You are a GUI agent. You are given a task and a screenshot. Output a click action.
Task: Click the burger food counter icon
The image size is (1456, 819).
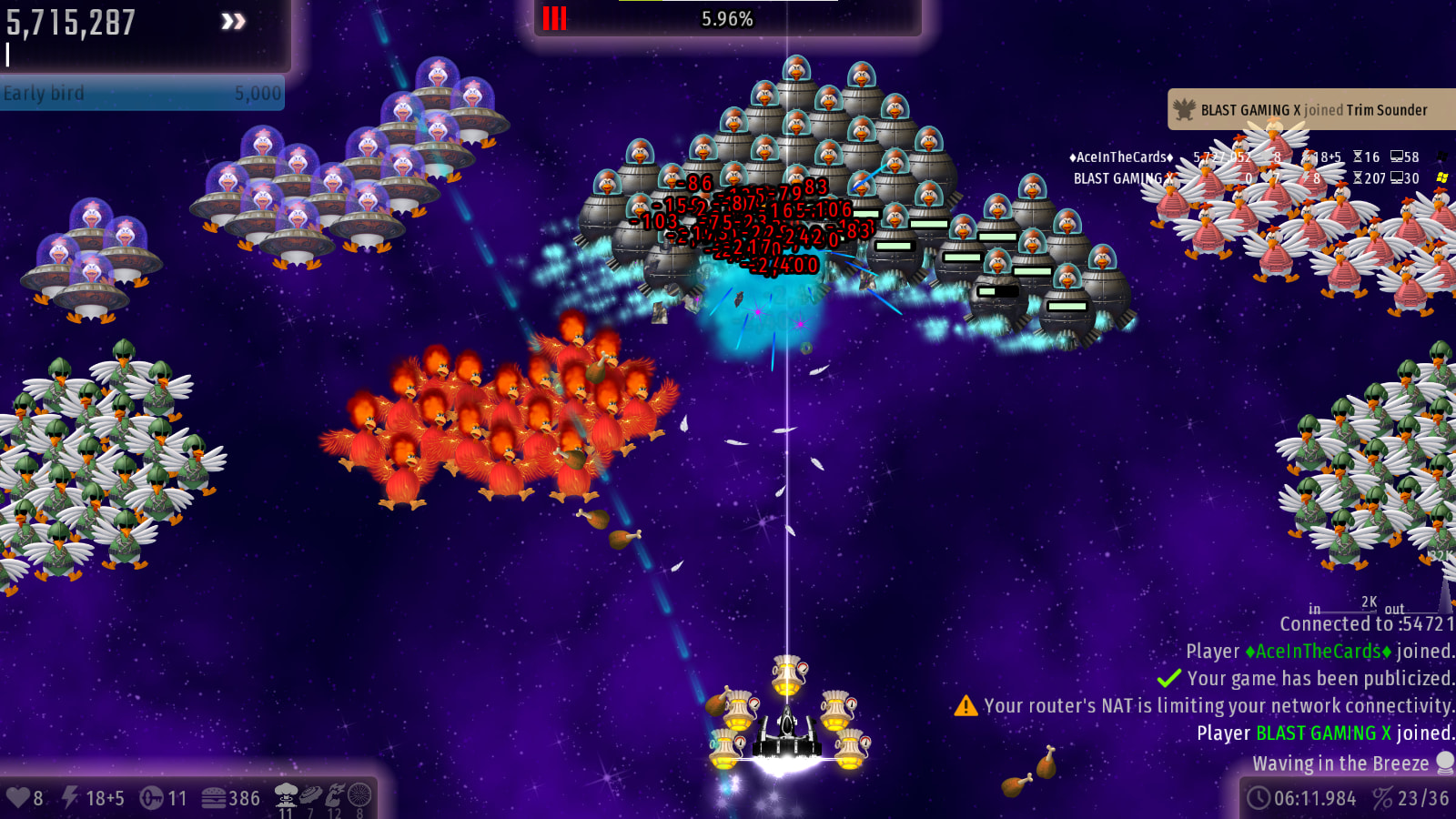214,798
